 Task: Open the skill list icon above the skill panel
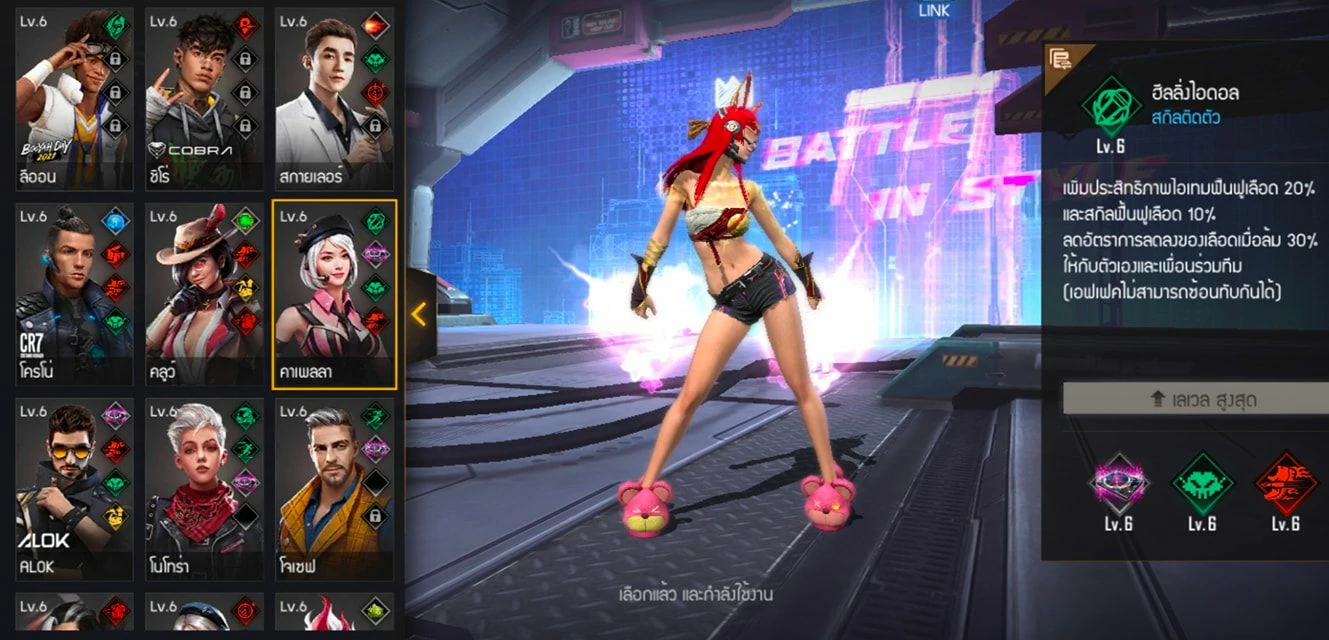(1057, 59)
